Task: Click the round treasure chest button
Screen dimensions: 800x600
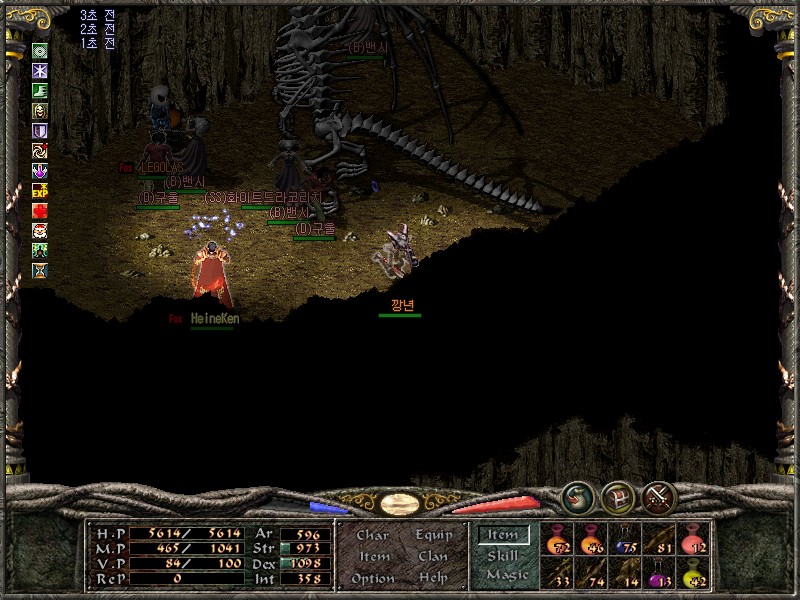Action: (x=618, y=497)
